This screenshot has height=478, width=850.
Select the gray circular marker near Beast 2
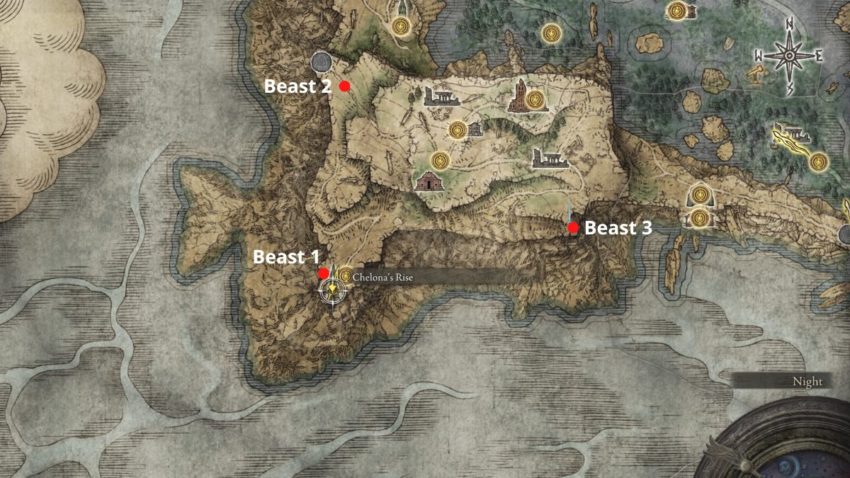pyautogui.click(x=322, y=62)
